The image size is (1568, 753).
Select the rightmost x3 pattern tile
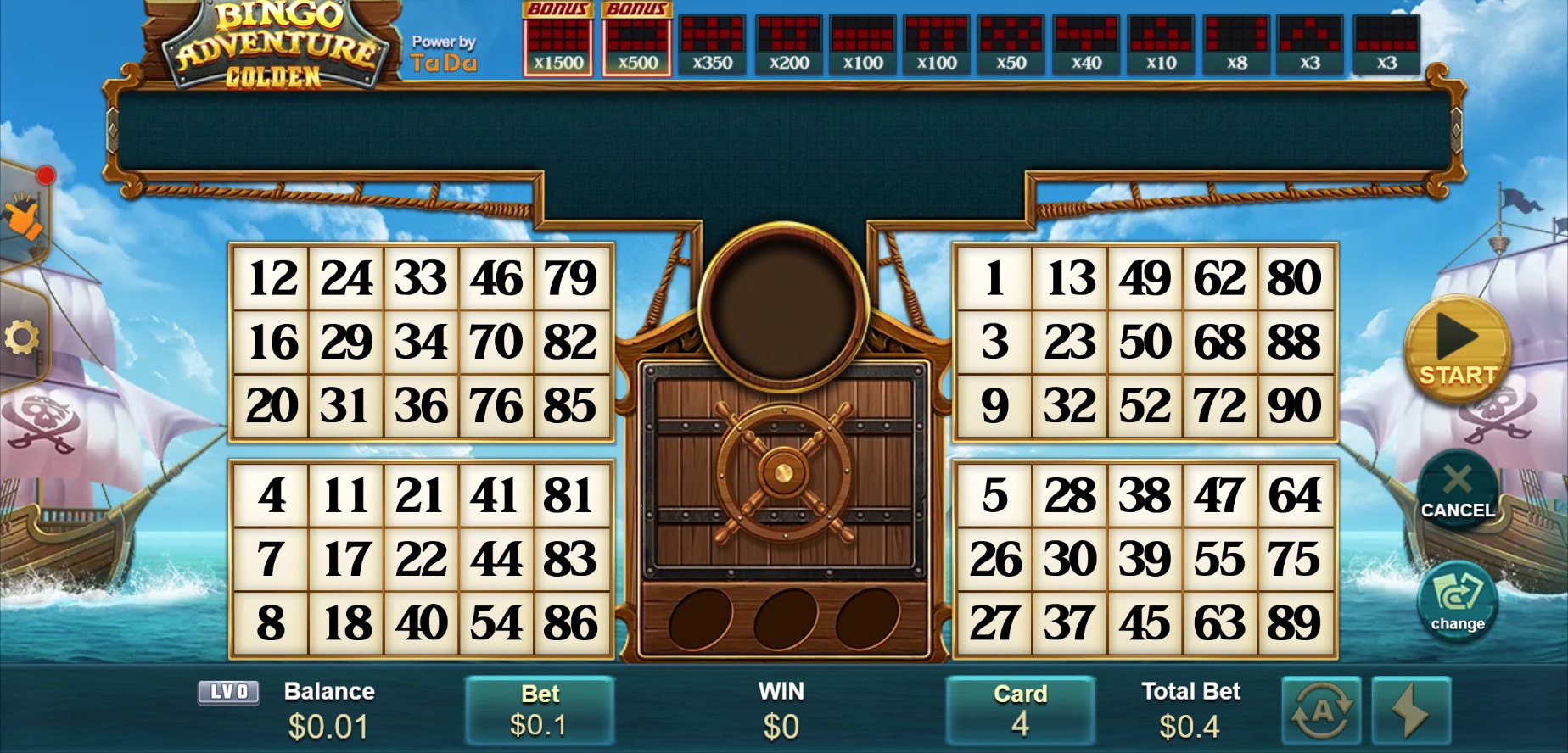pyautogui.click(x=1385, y=38)
